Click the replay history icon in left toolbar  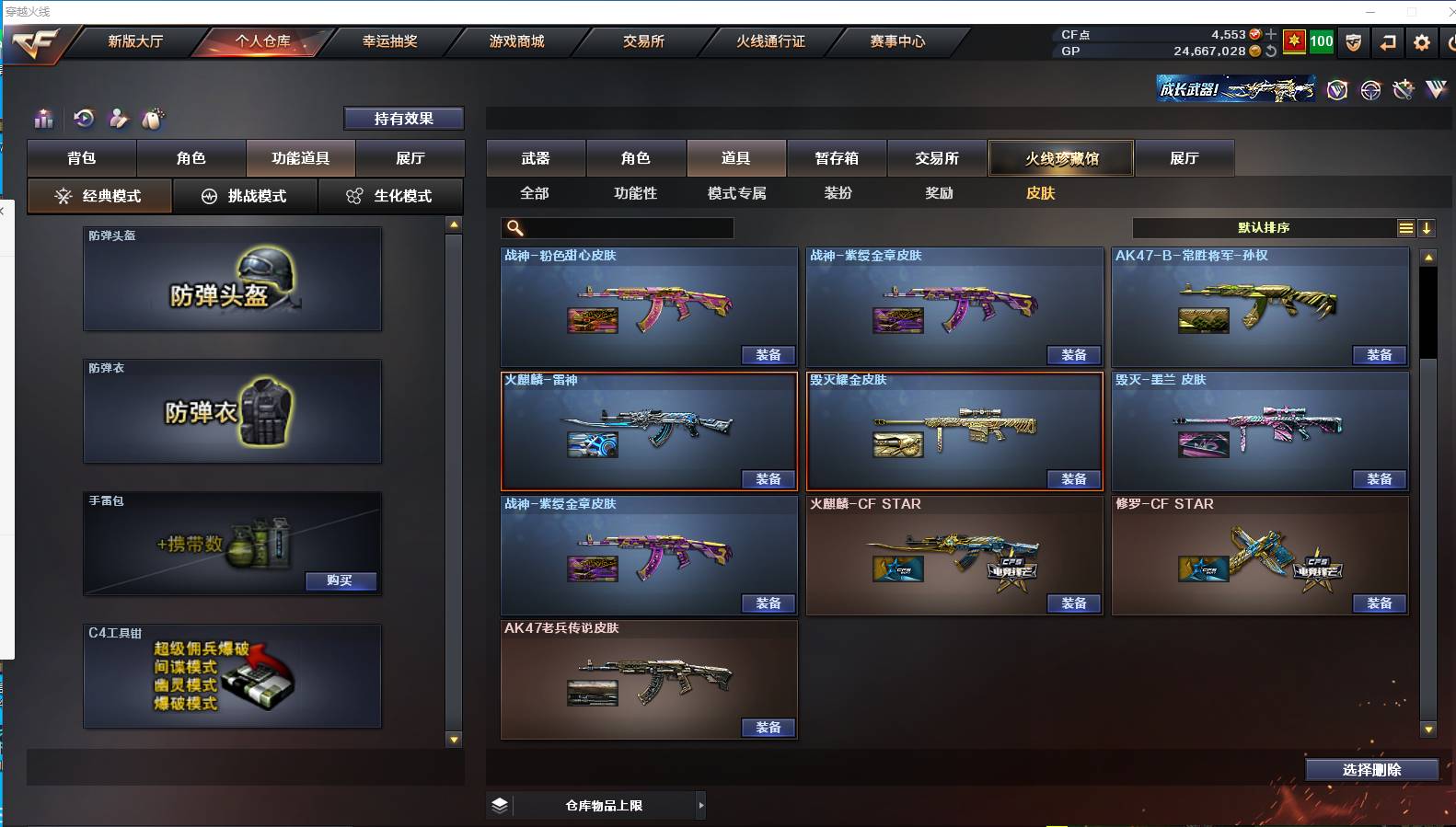coord(84,119)
